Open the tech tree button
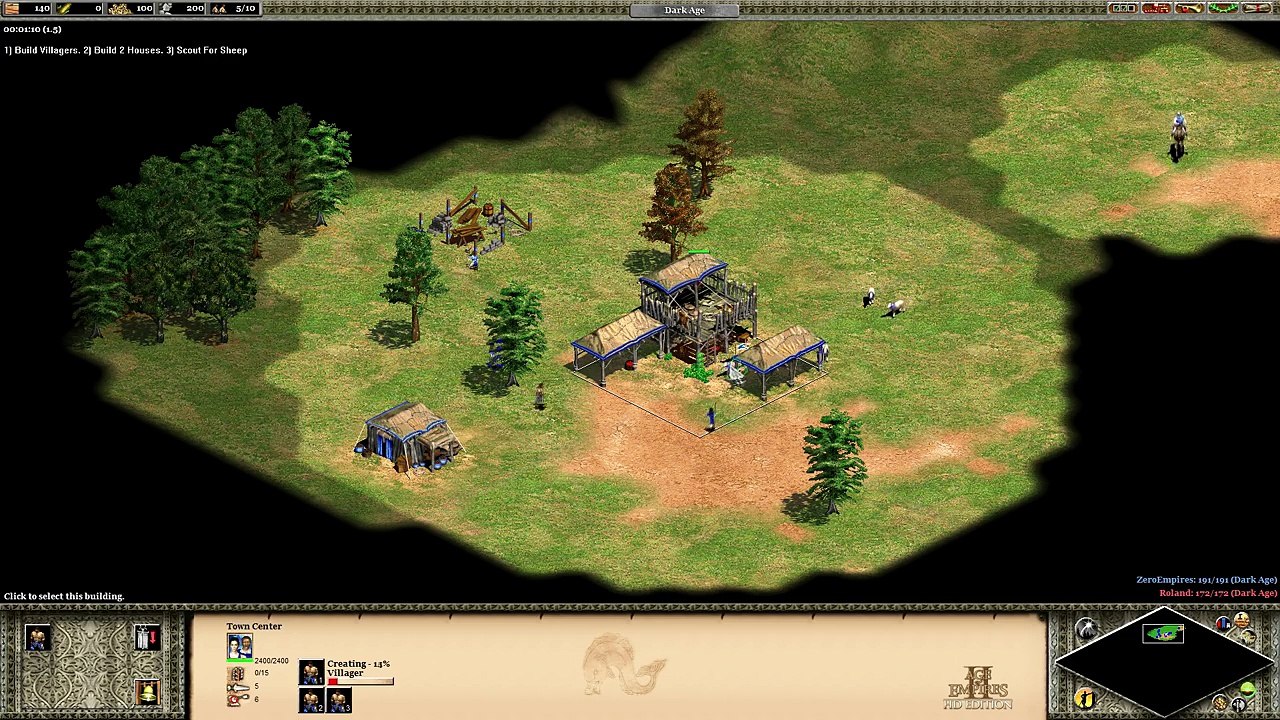 (1156, 9)
